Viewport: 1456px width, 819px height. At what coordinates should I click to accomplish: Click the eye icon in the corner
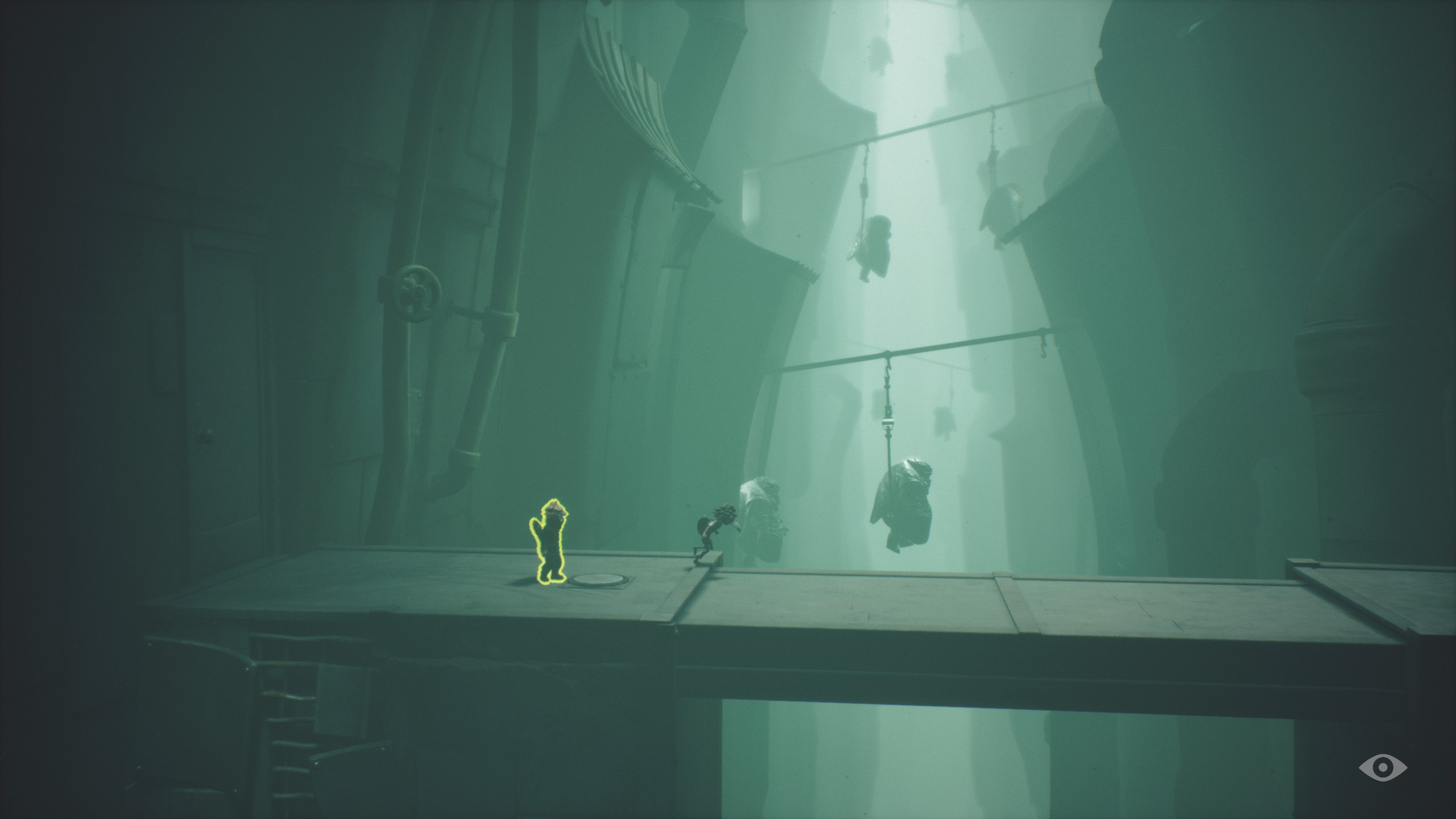1383,768
